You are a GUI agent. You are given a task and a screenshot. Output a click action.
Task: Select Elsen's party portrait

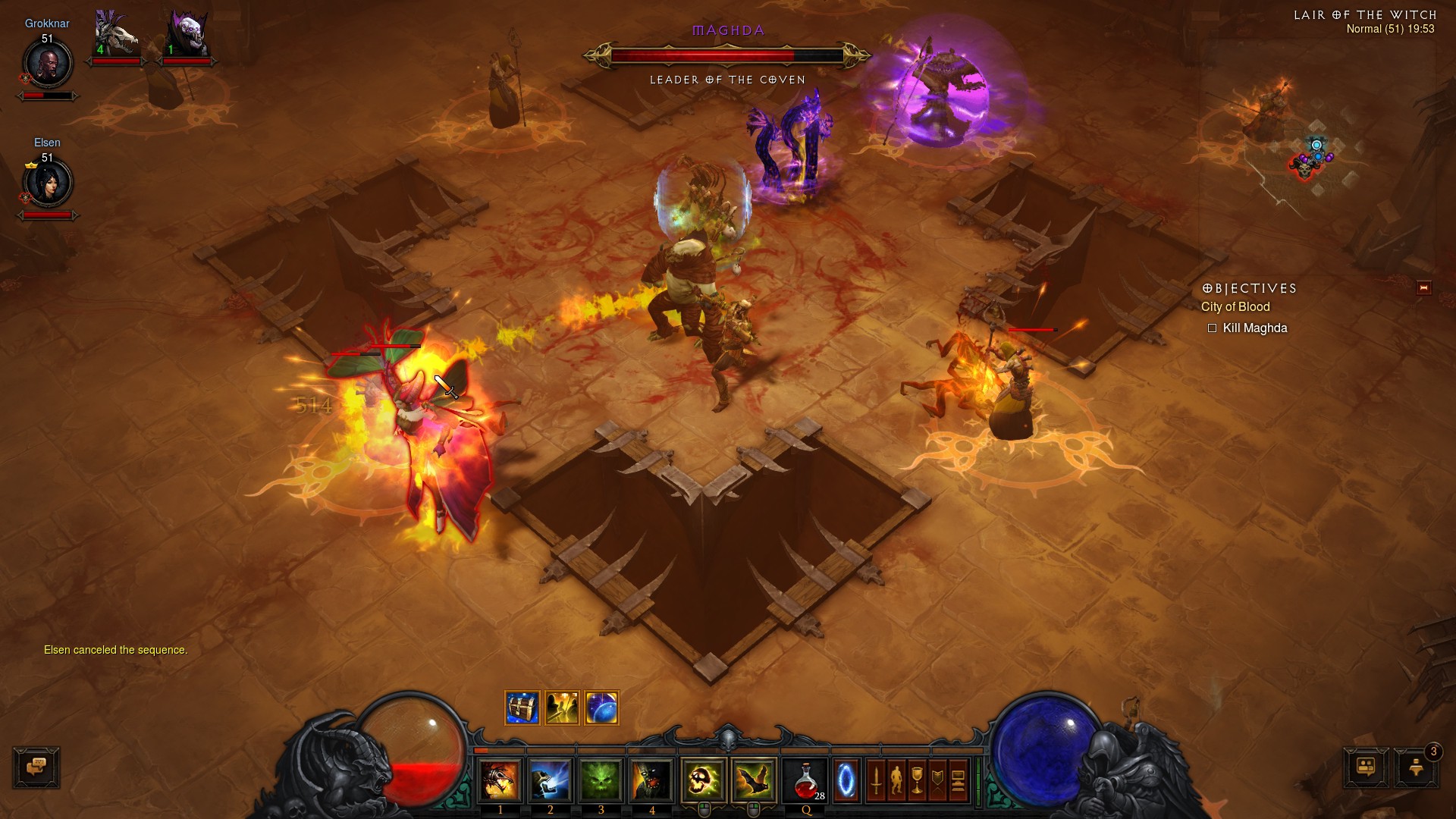tap(48, 183)
